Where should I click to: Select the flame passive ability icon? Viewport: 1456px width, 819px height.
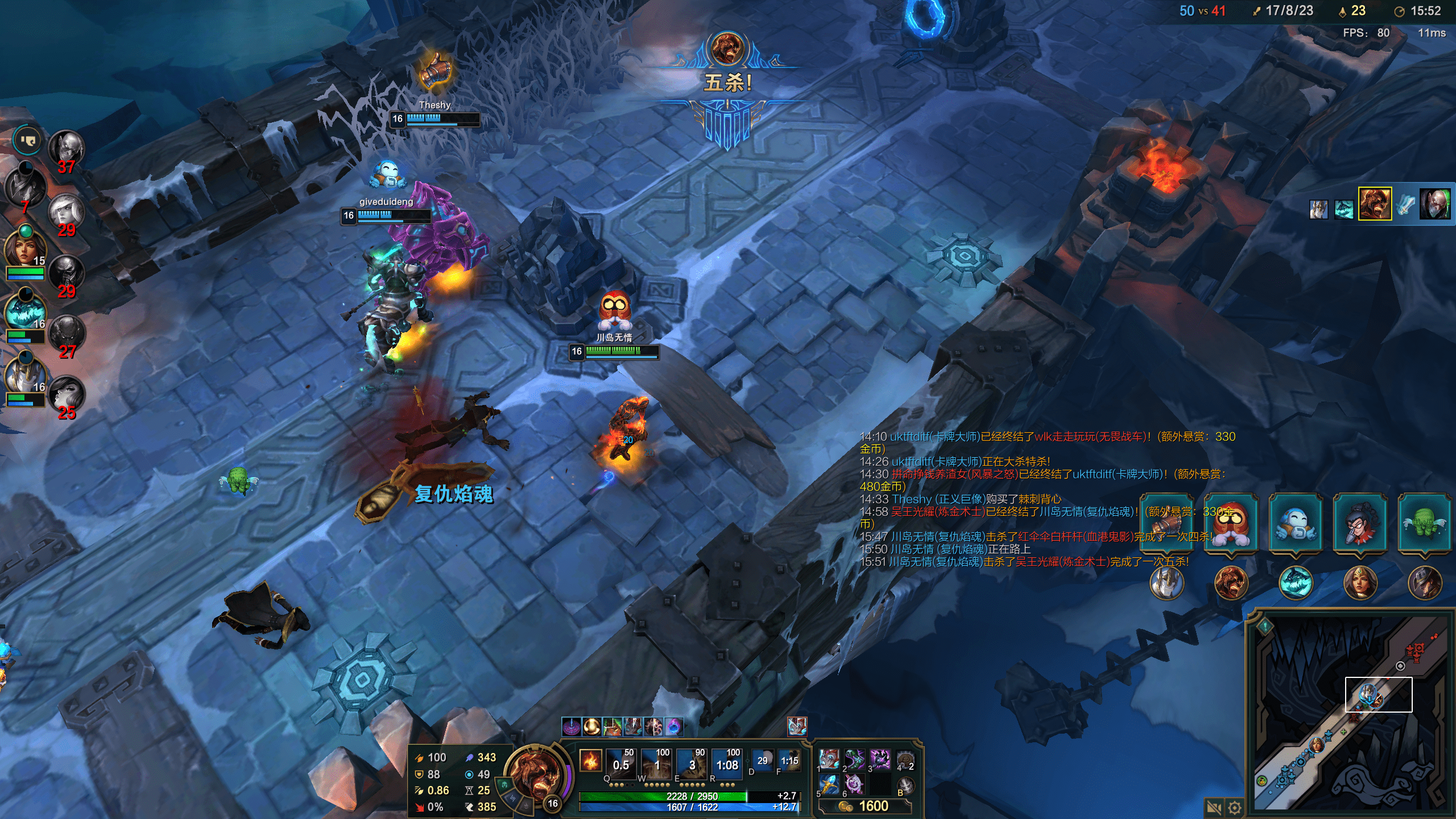coord(590,760)
